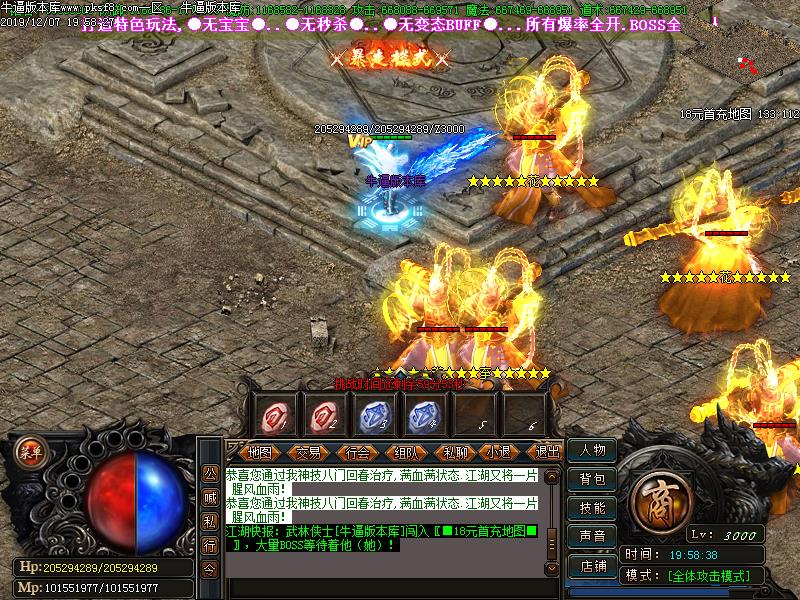Change the 全体攻击模式 attack mode
Image resolution: width=800 pixels, height=600 pixels.
[x=714, y=576]
